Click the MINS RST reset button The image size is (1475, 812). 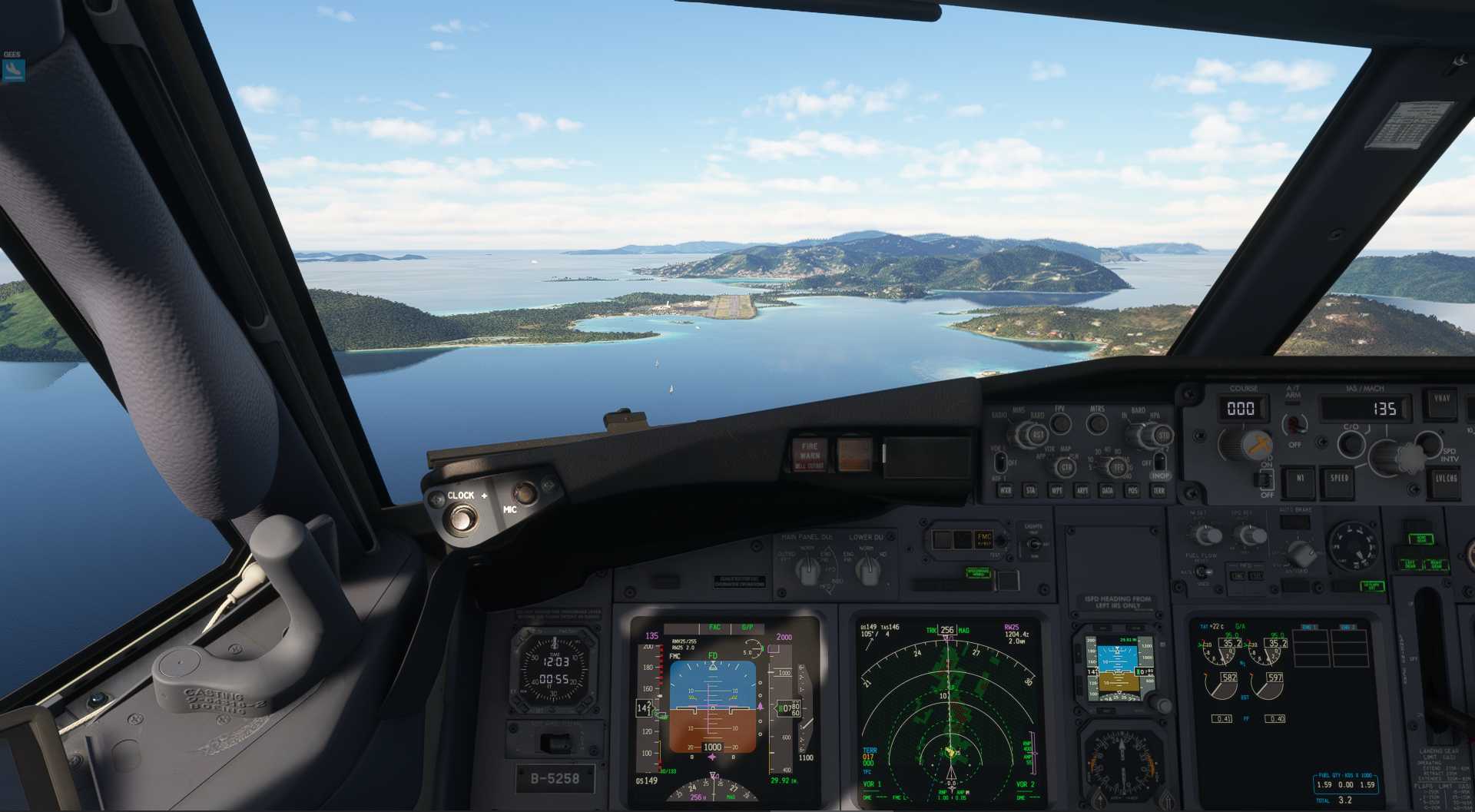click(x=1038, y=436)
